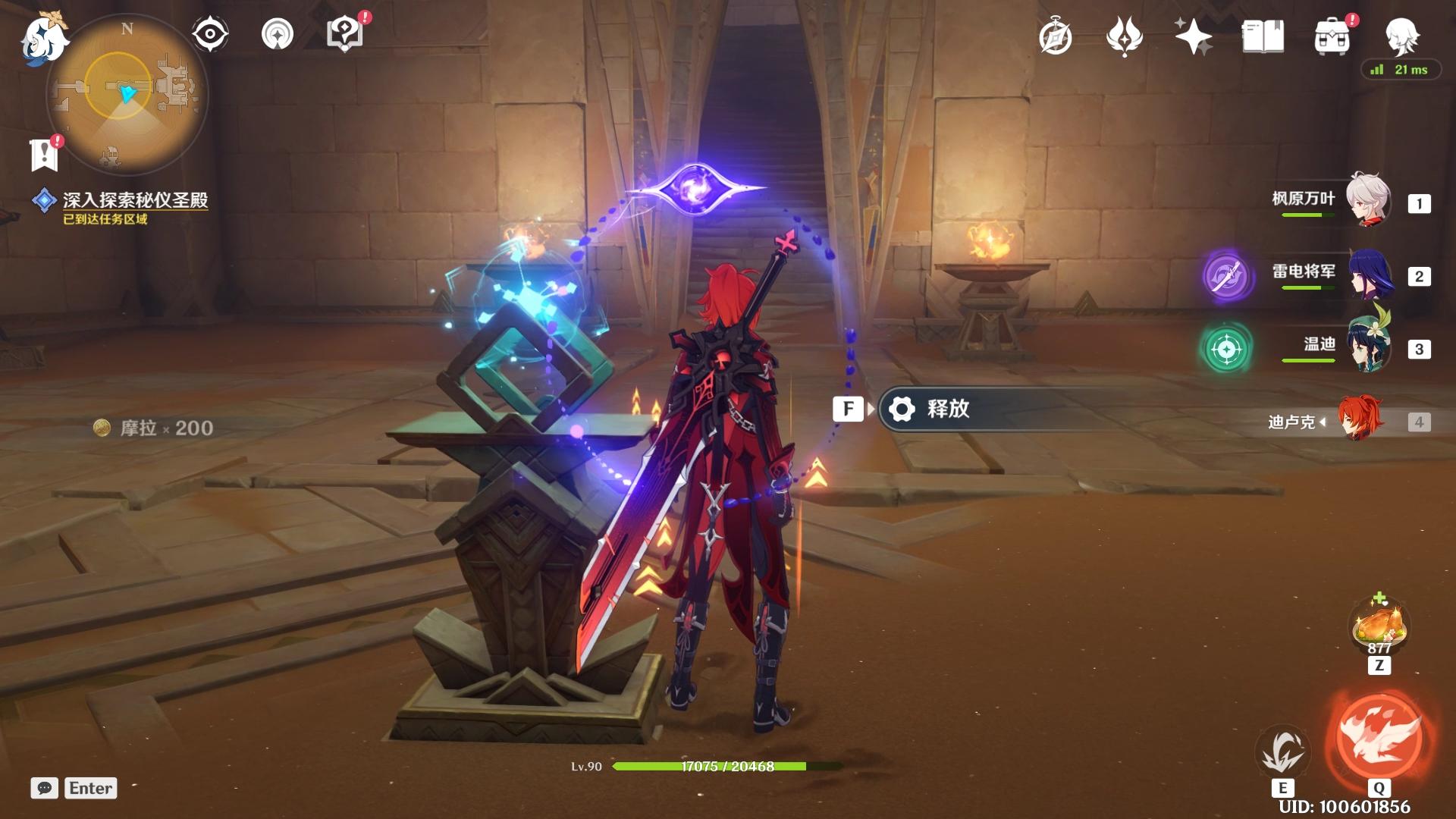The image size is (1456, 819).
Task: Toggle the elemental sight eye icon
Action: pos(209,35)
